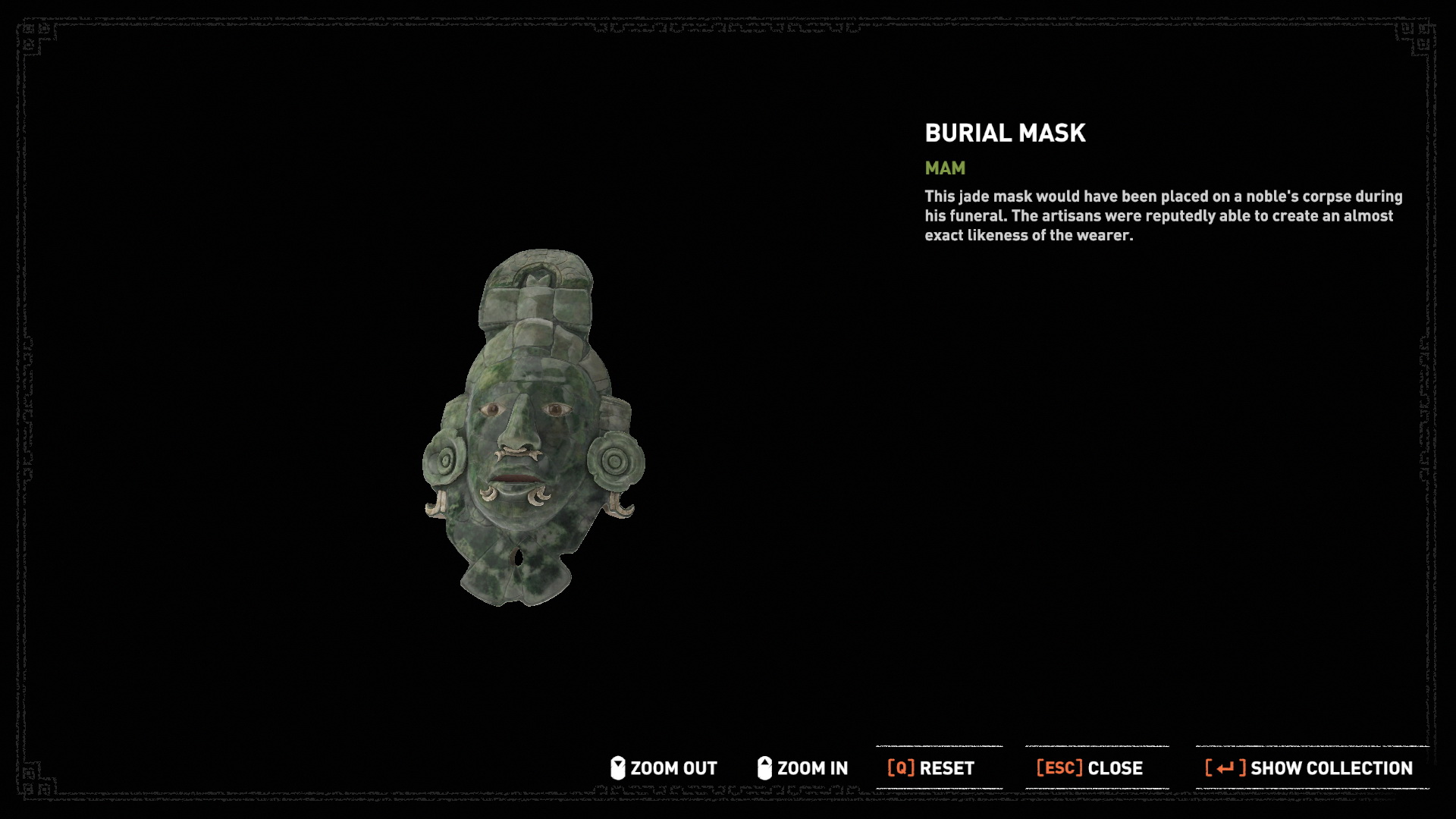This screenshot has height=819, width=1456.
Task: Open Show Collection
Action: click(x=1309, y=768)
